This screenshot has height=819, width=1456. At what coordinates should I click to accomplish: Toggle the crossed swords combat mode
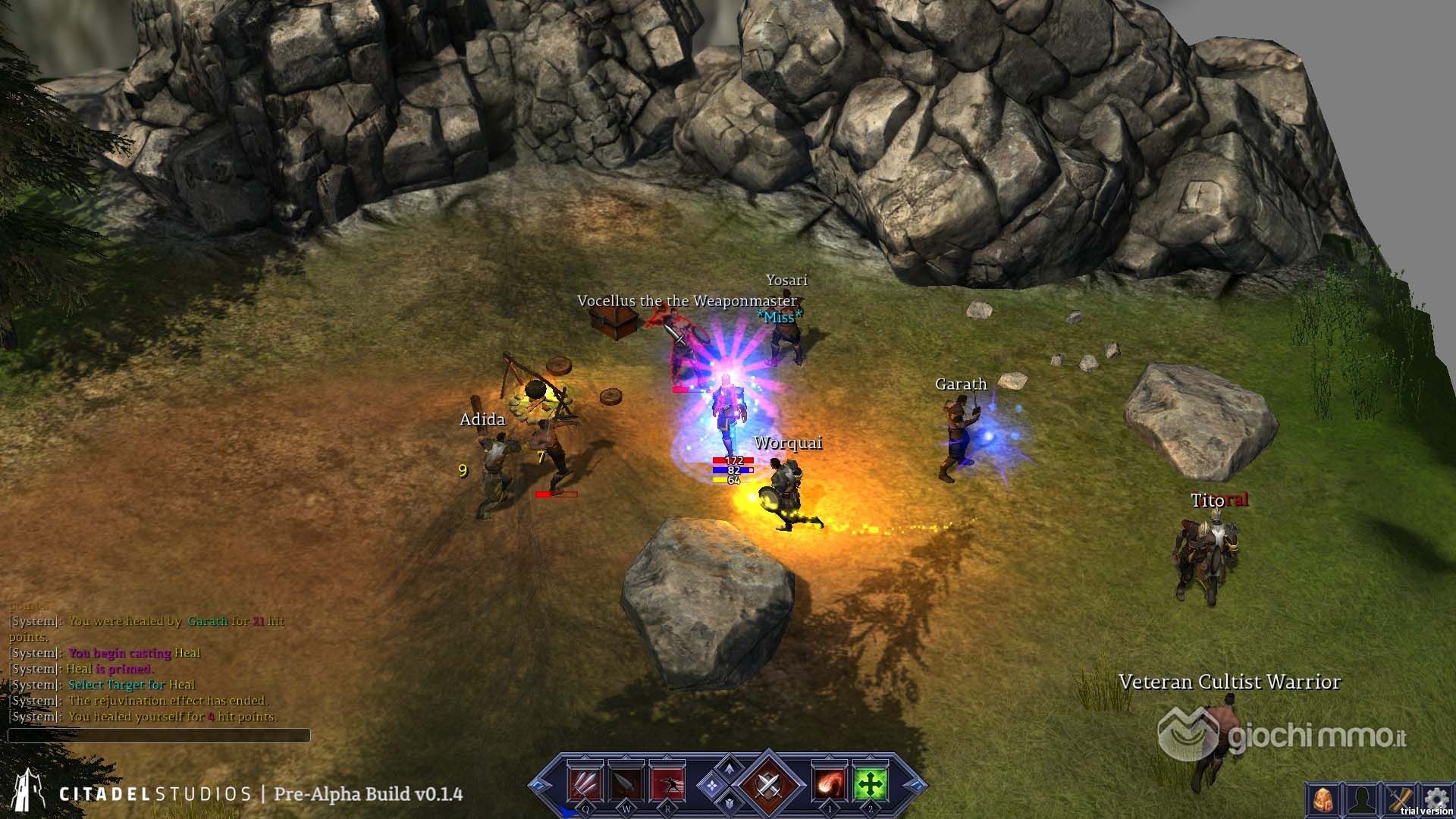click(767, 785)
